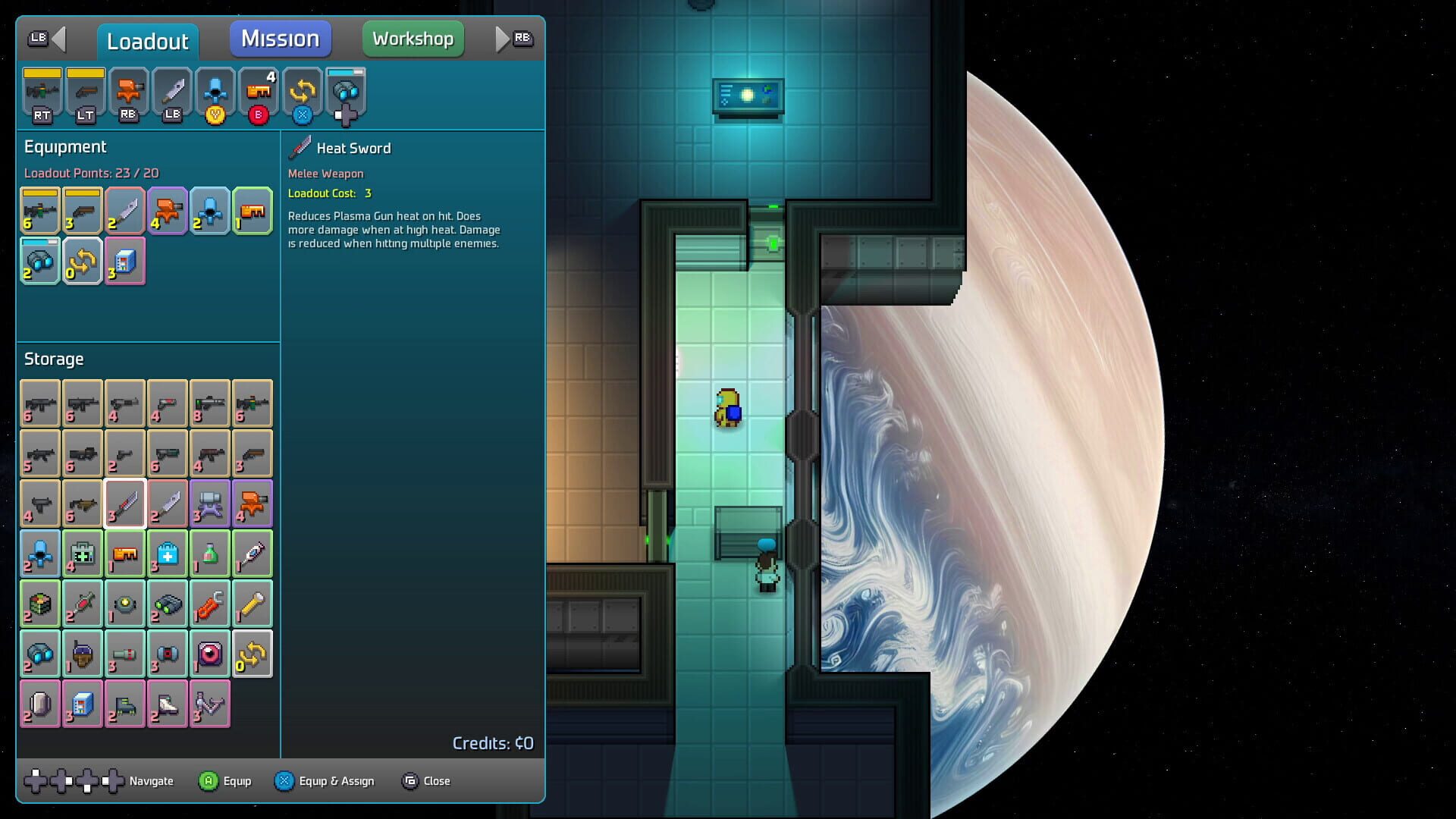The height and width of the screenshot is (819, 1456).
Task: Select the diving helmet icon in Storage
Action: coord(83,653)
